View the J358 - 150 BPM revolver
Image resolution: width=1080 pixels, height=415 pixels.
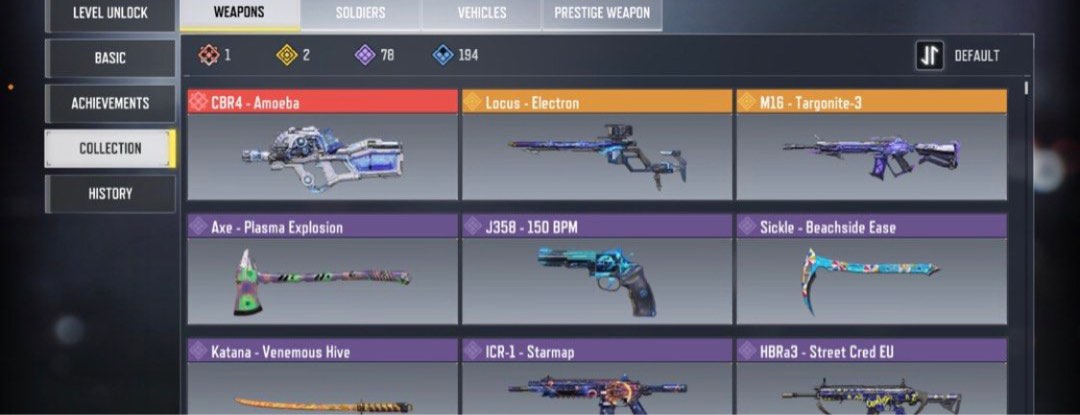597,270
